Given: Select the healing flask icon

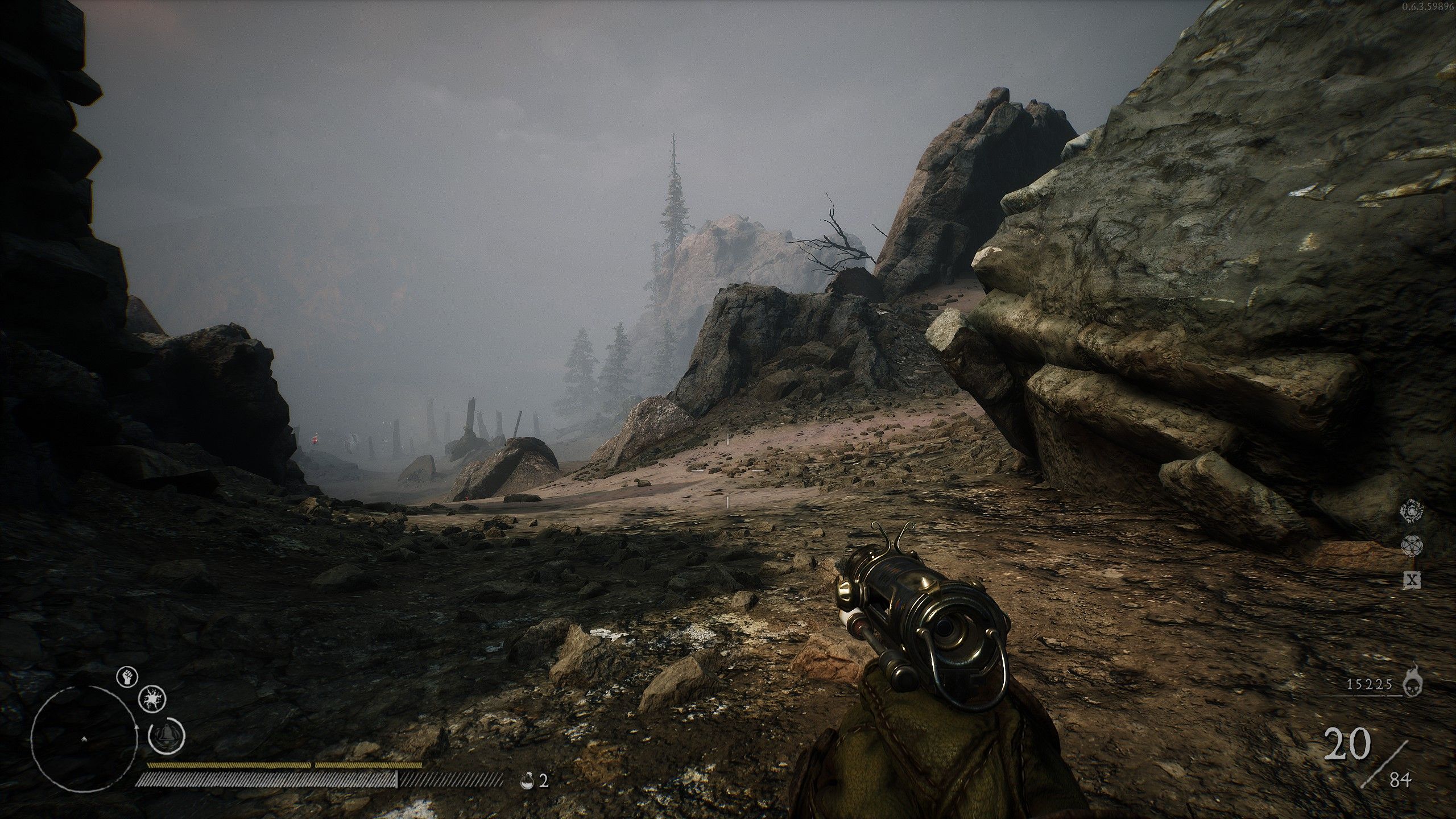Looking at the screenshot, I should [x=527, y=781].
